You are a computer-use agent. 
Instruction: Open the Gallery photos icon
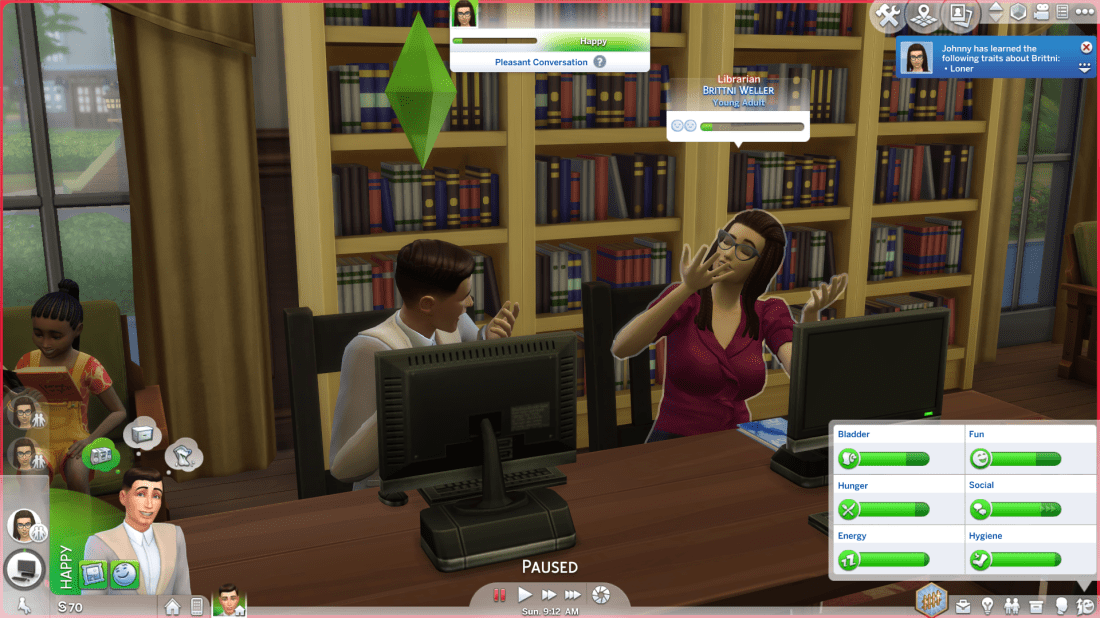[x=960, y=15]
